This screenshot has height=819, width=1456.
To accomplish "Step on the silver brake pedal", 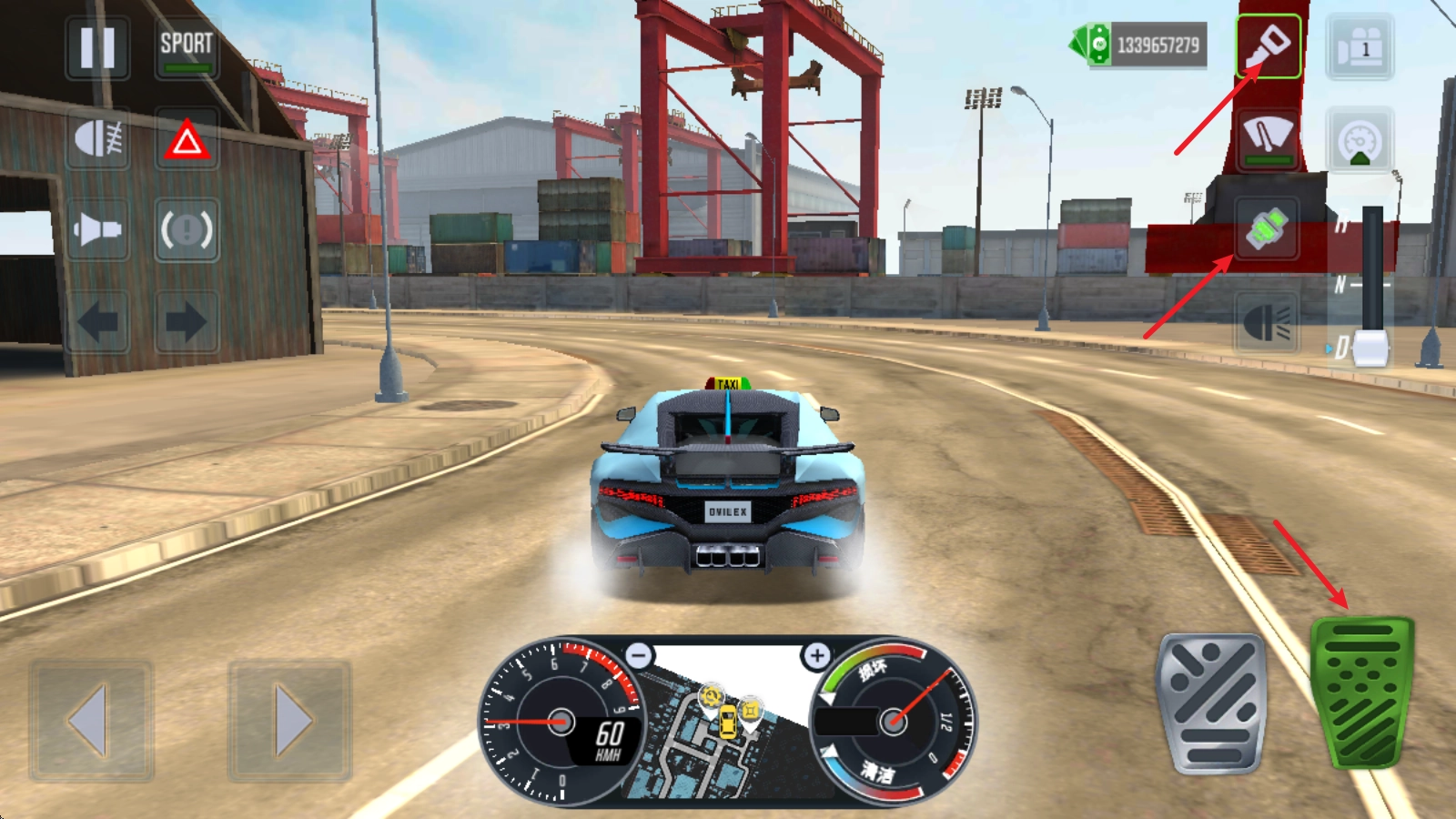I will tap(1211, 703).
